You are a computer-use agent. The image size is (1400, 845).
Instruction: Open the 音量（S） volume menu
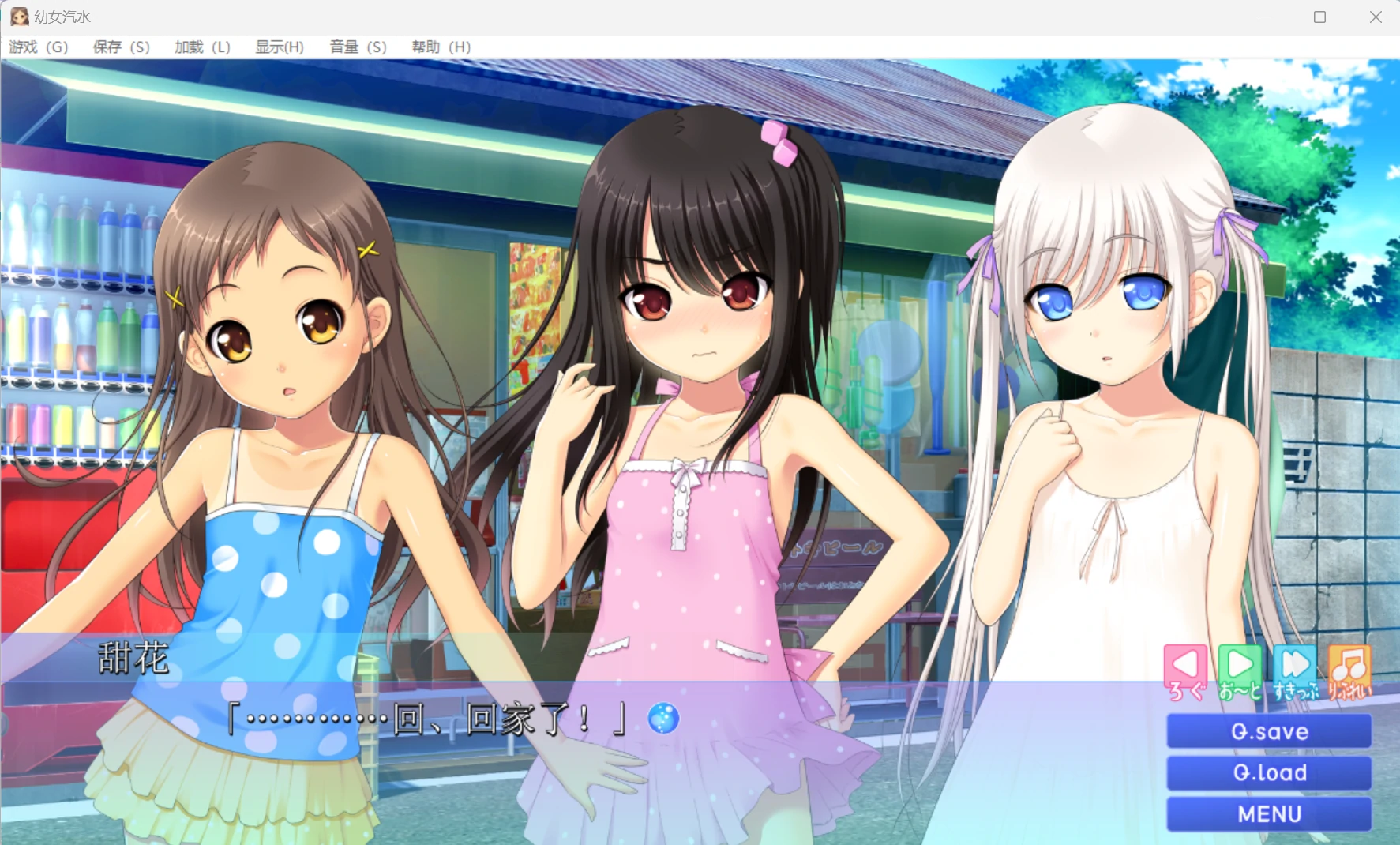point(356,47)
